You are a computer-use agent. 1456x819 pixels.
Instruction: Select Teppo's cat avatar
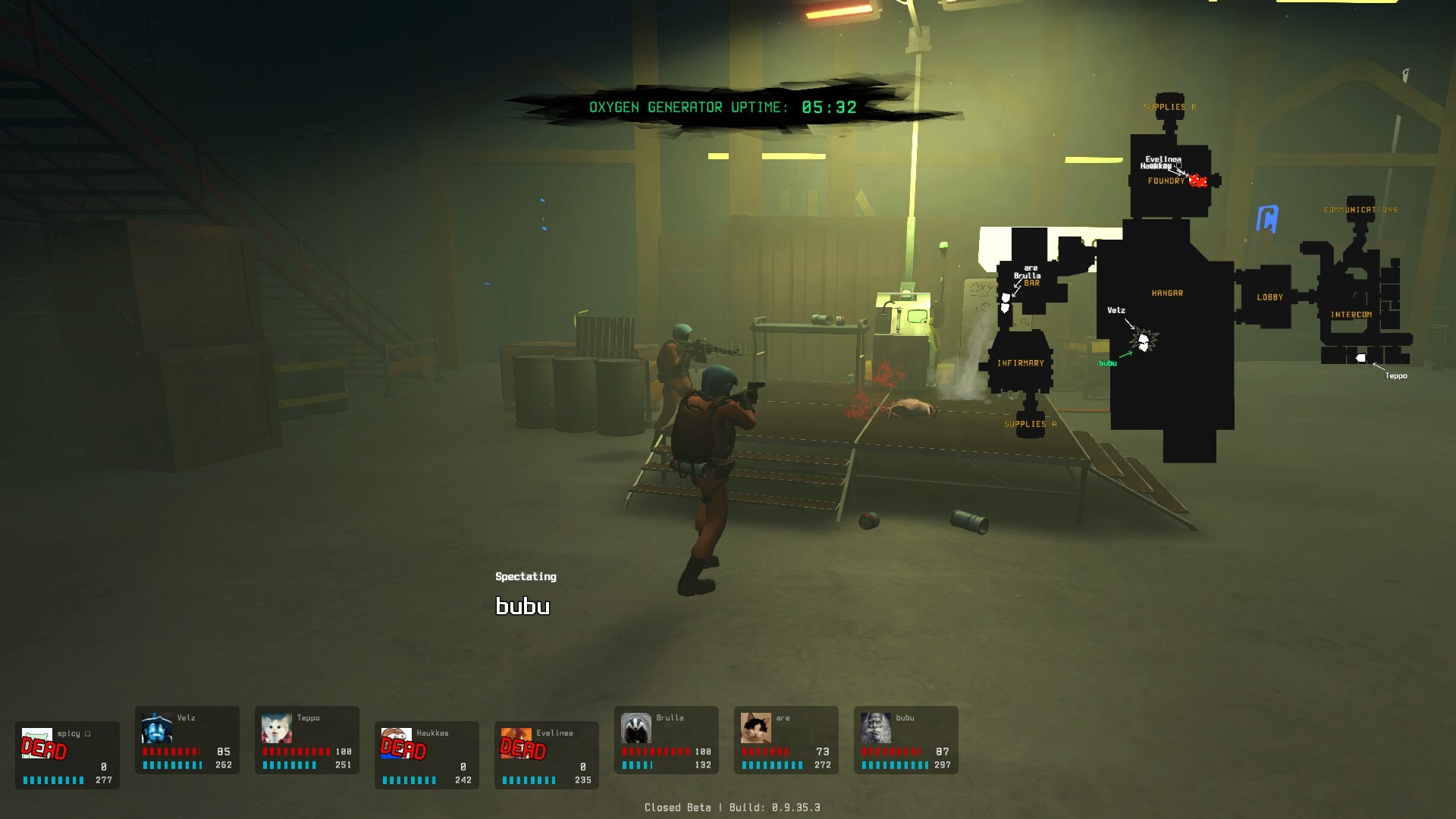[x=277, y=729]
